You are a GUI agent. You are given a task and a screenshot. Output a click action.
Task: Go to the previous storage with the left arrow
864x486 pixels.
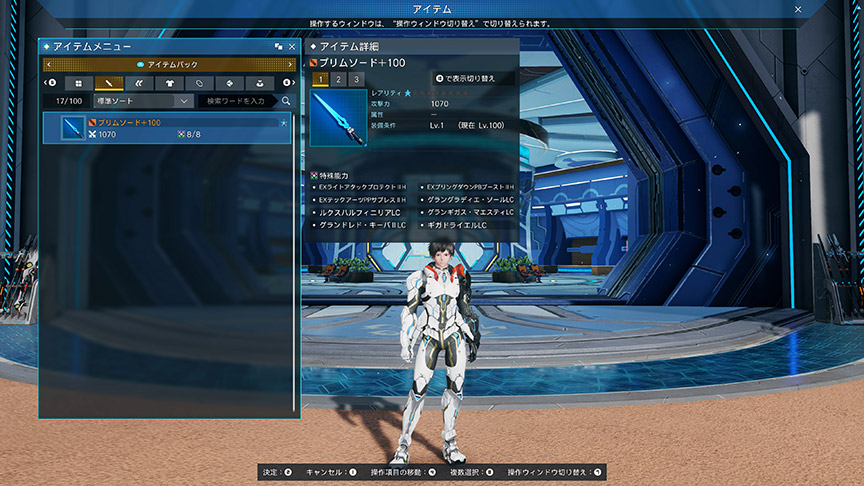click(x=48, y=65)
